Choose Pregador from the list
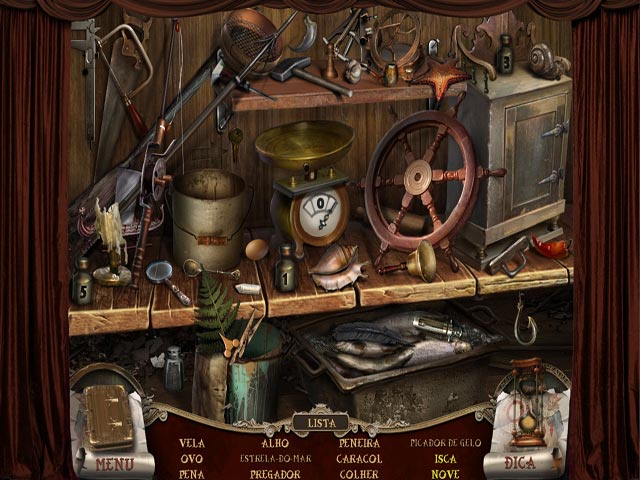Viewport: 640px width, 480px height. point(274,474)
